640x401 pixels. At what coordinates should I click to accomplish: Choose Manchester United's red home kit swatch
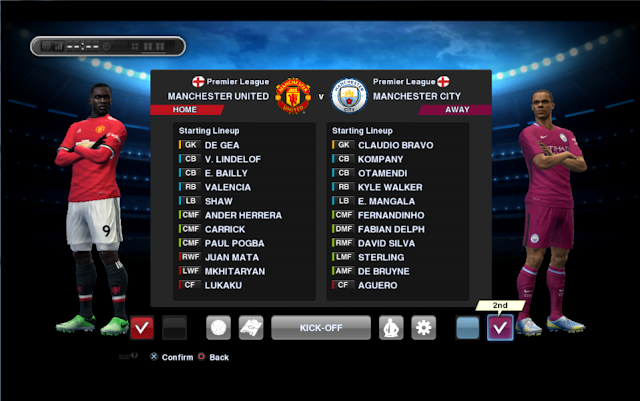tap(142, 327)
